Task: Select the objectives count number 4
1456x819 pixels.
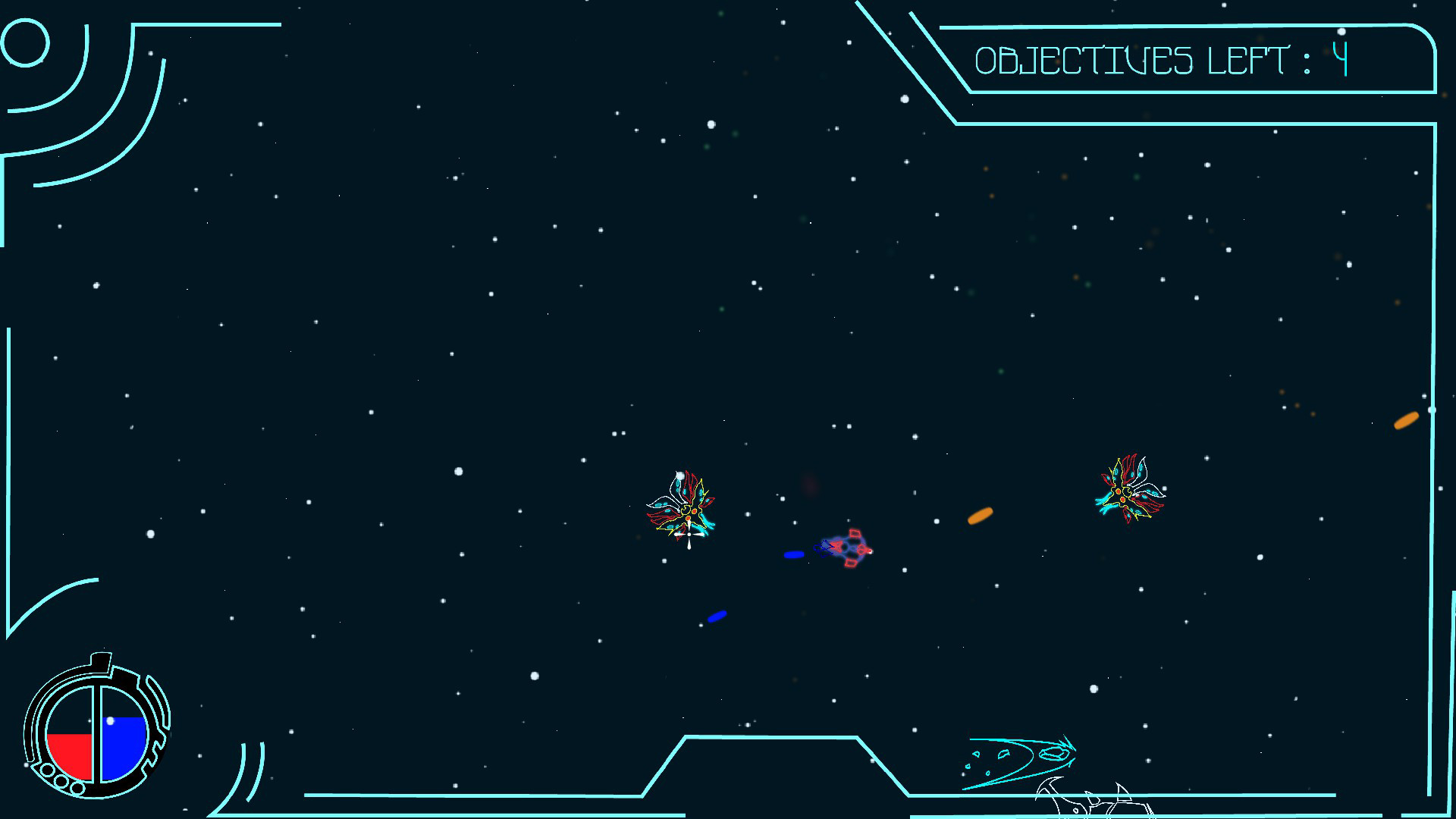Action: pos(1340,58)
